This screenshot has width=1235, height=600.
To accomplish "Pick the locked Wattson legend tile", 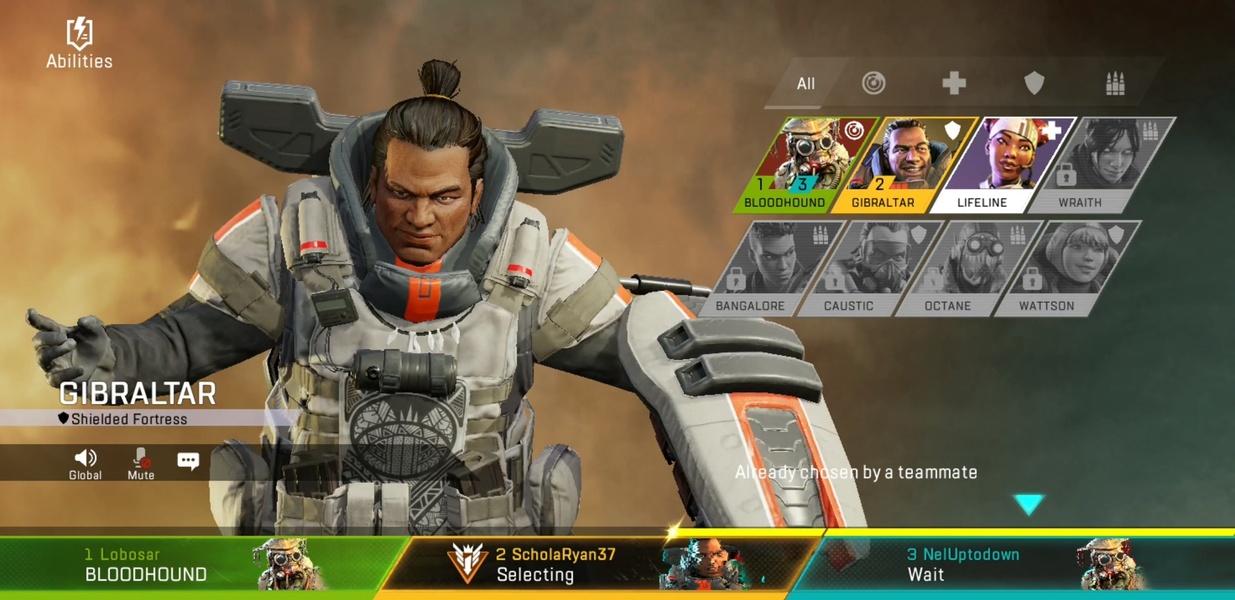I will [1060, 268].
